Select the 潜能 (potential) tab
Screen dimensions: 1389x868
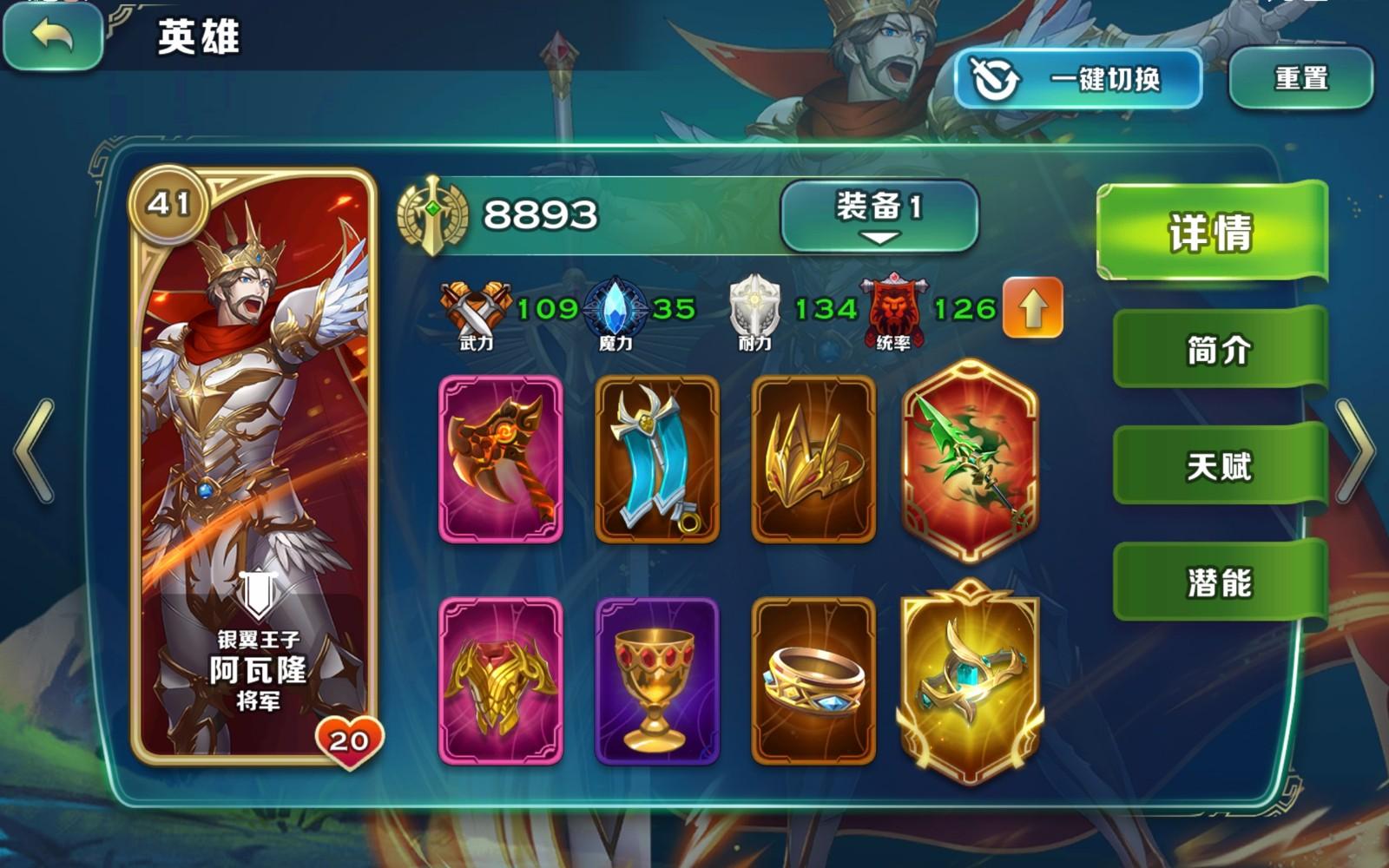point(1221,585)
